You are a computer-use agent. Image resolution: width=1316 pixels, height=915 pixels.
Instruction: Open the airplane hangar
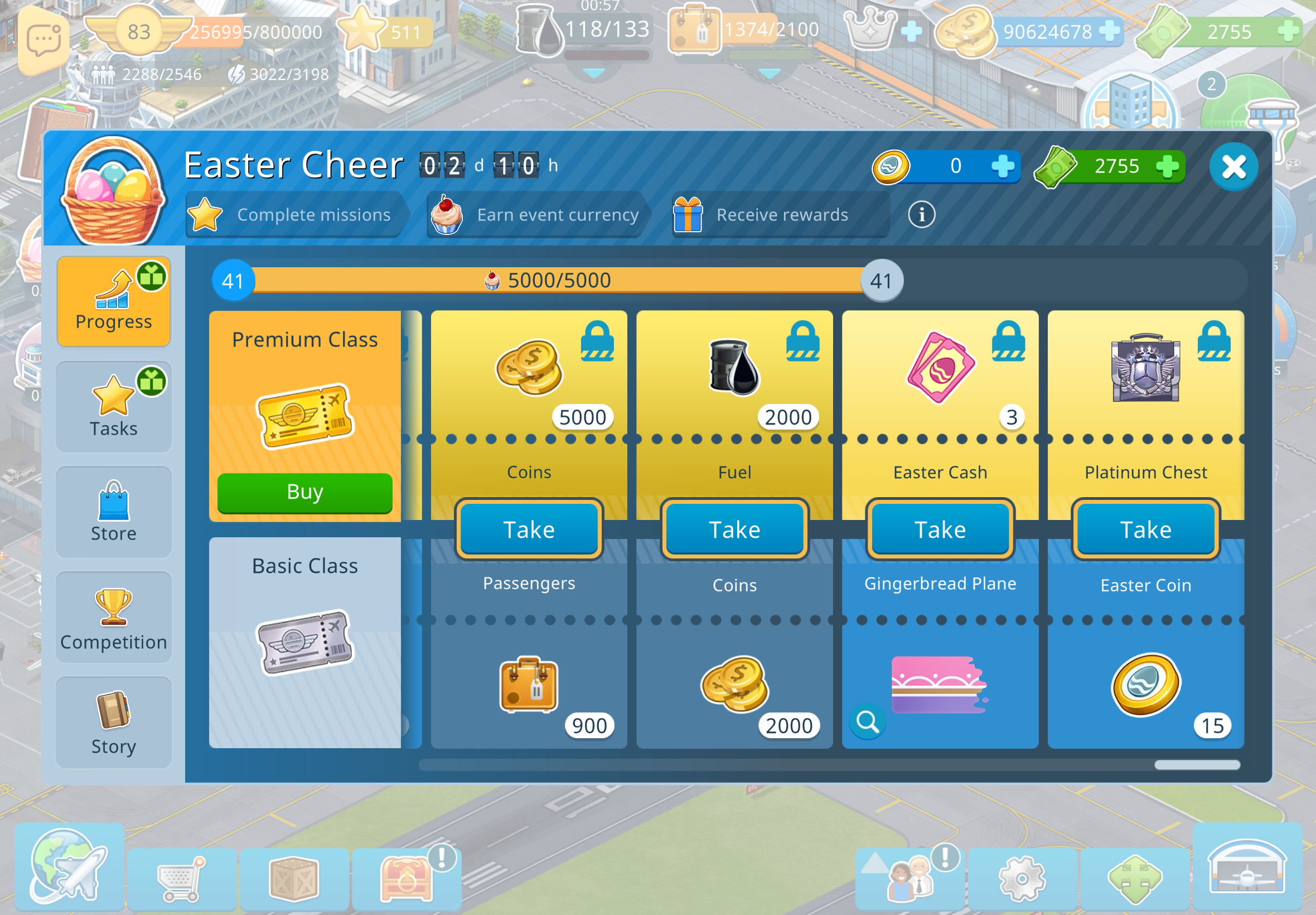pos(1247,867)
